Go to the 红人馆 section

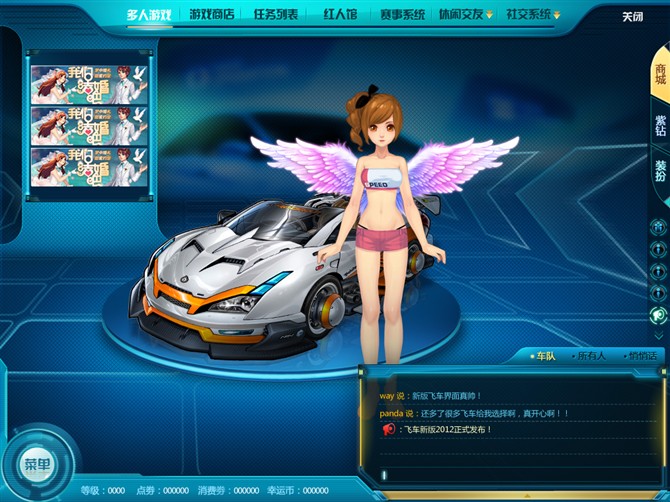(x=340, y=15)
